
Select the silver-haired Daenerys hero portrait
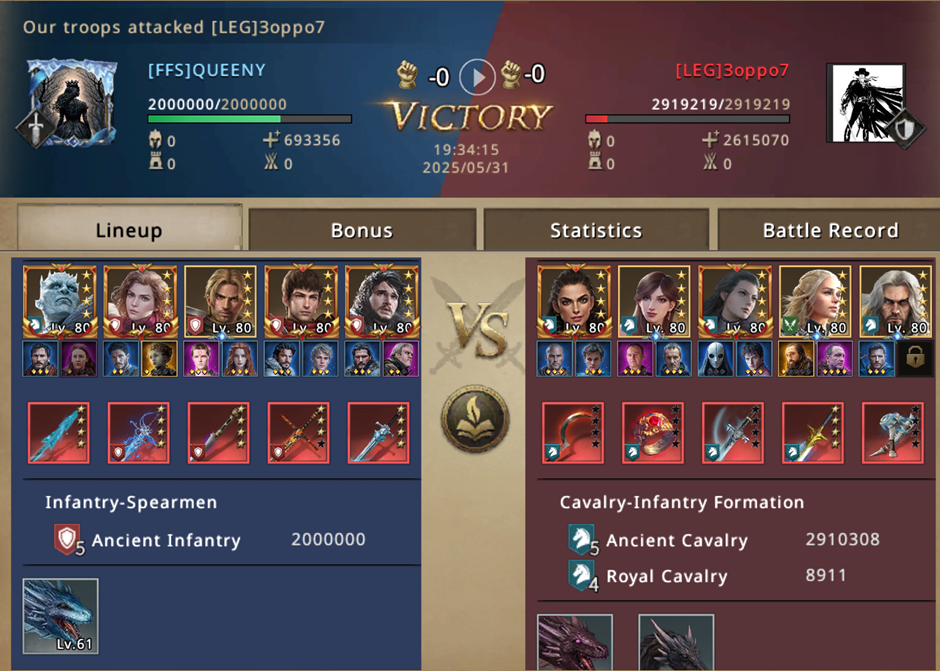click(x=814, y=301)
